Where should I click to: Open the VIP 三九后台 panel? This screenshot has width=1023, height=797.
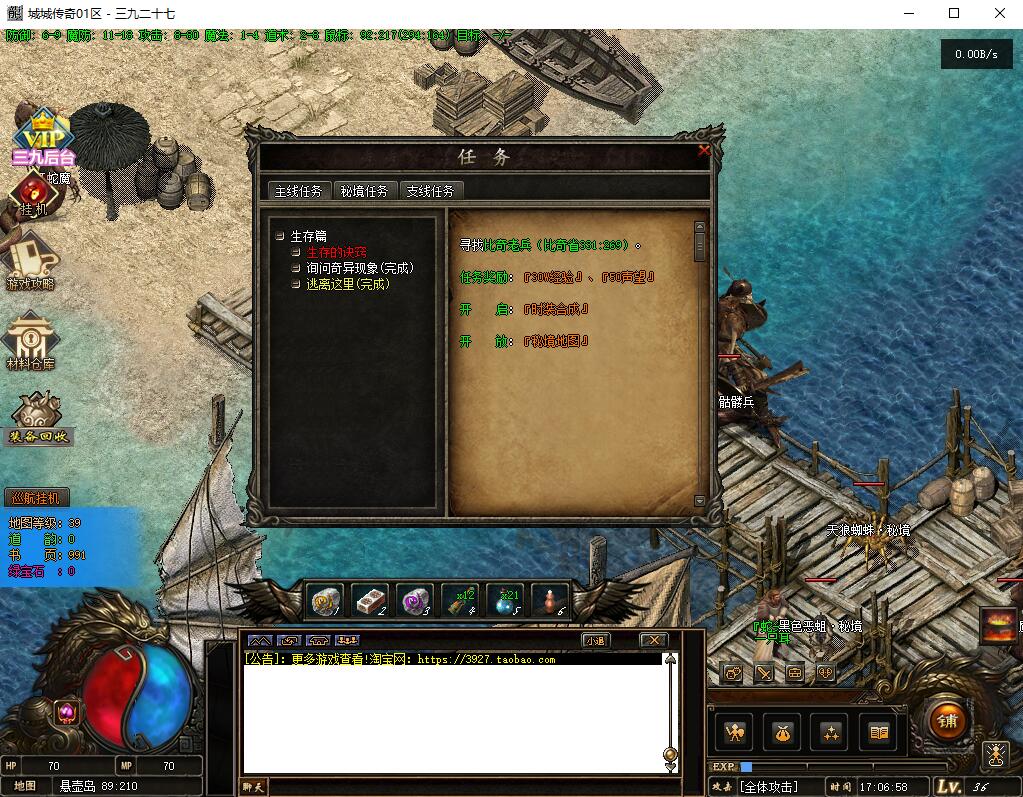pyautogui.click(x=43, y=138)
